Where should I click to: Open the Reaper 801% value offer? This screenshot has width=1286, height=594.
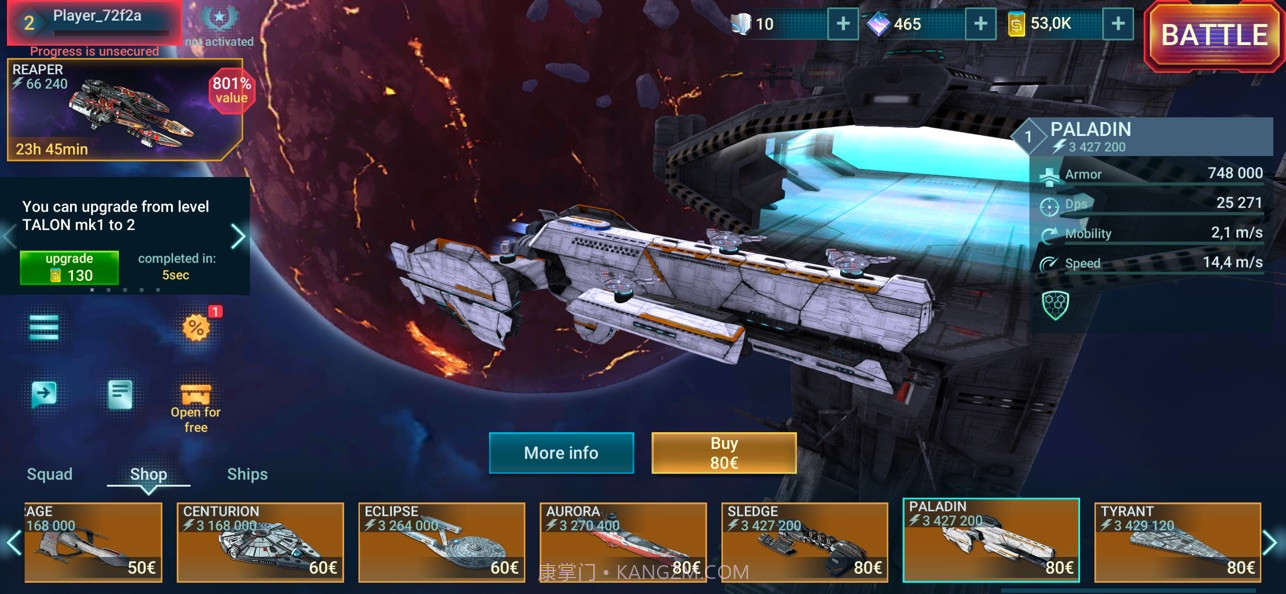125,110
